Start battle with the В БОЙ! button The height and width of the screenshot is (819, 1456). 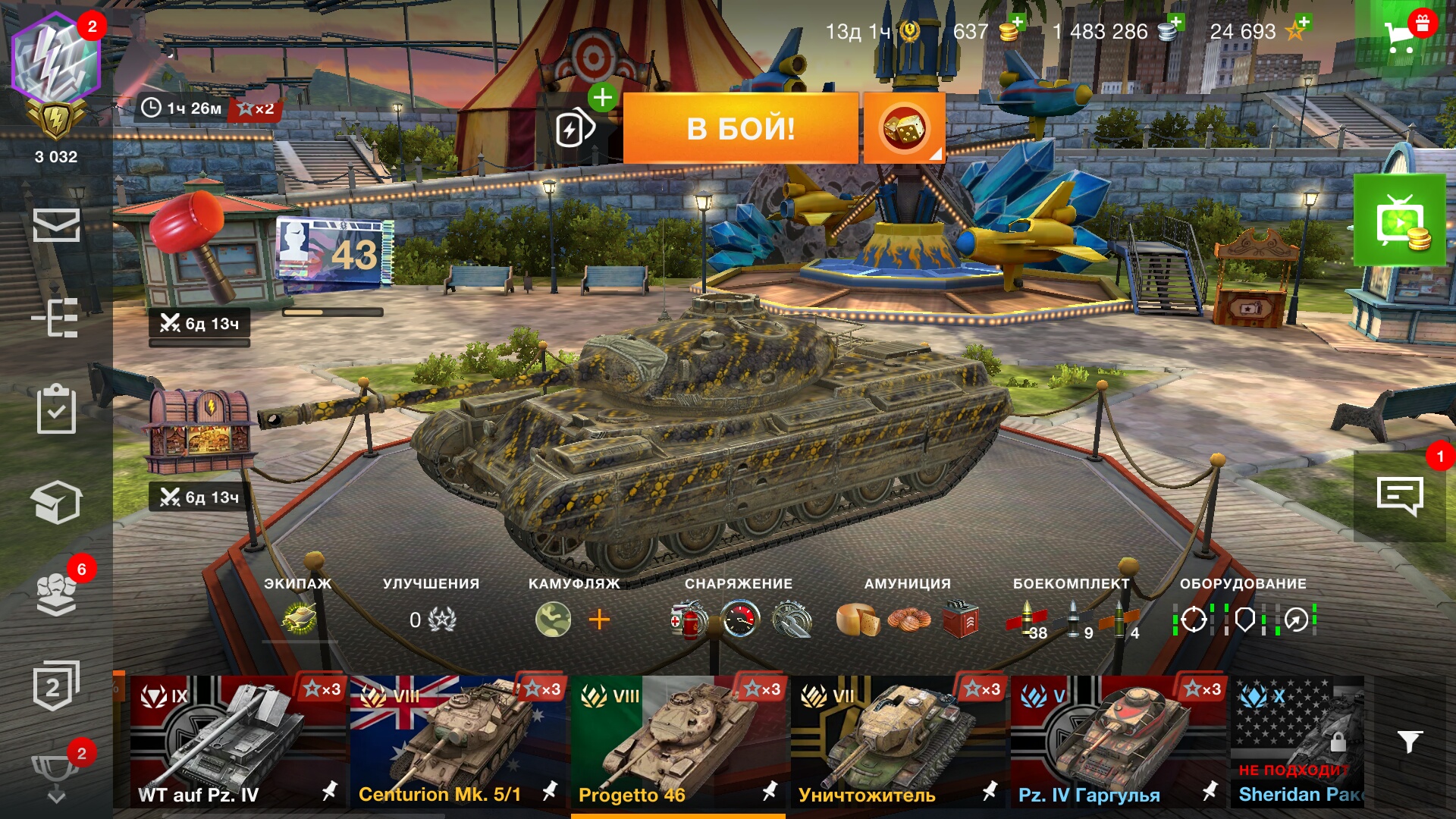pyautogui.click(x=740, y=128)
